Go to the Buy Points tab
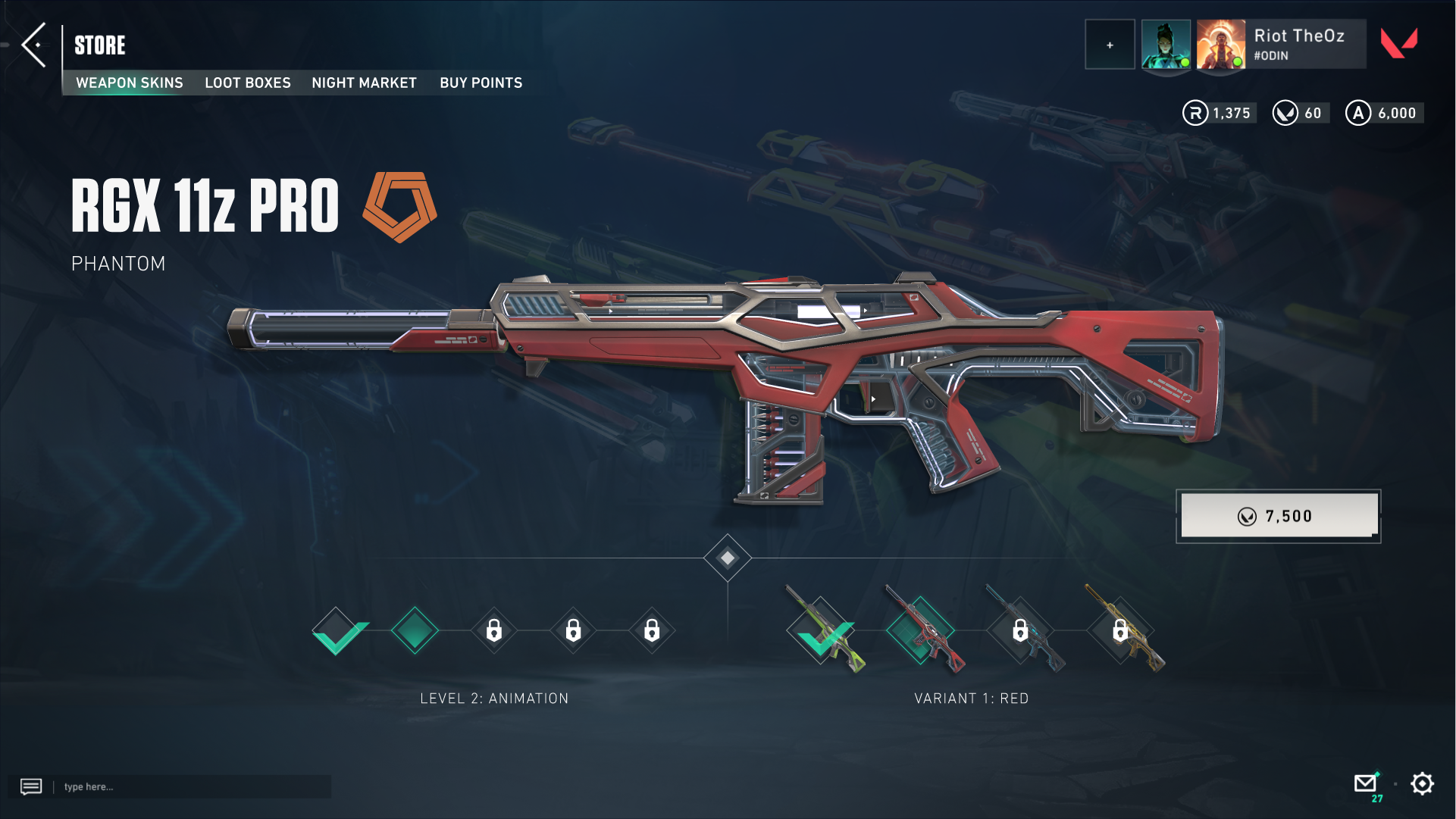Image resolution: width=1456 pixels, height=819 pixels. [x=481, y=83]
